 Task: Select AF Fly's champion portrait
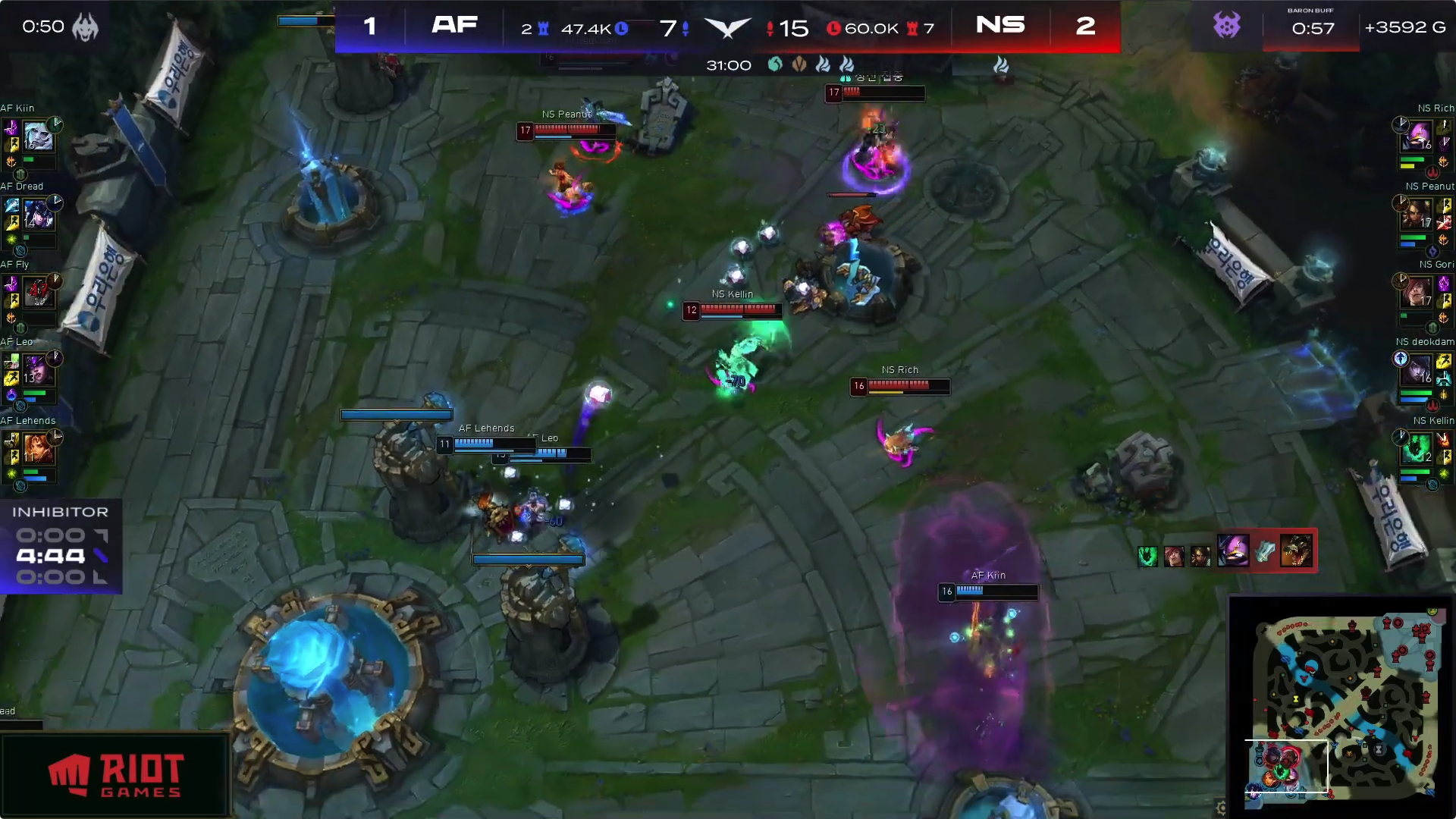click(38, 293)
